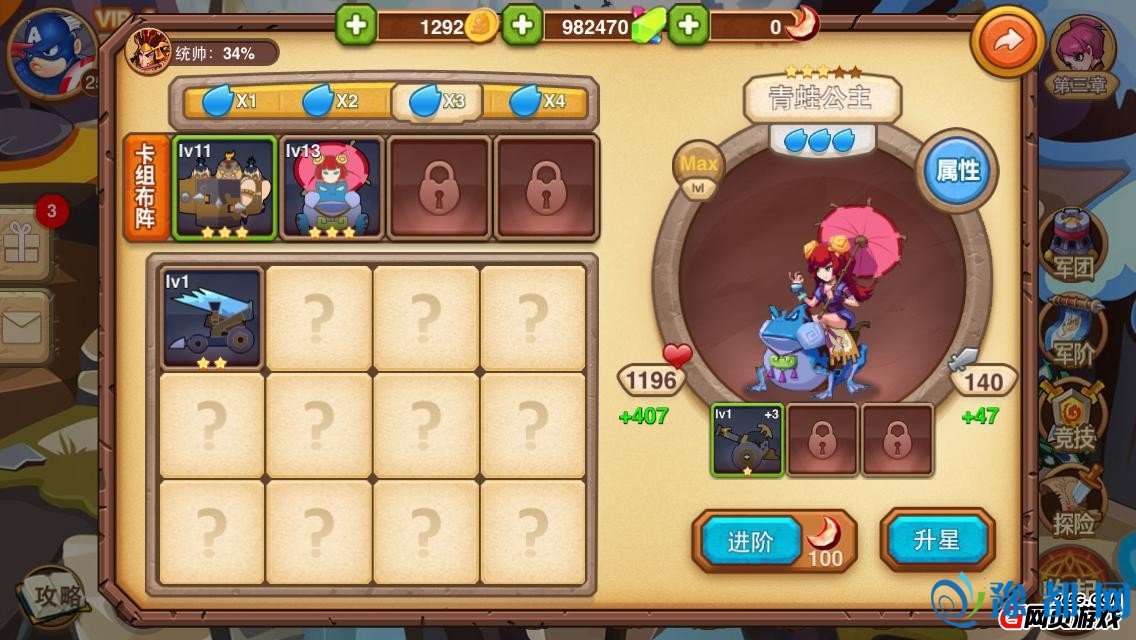Switch to the X1 water drop tab

(230, 101)
